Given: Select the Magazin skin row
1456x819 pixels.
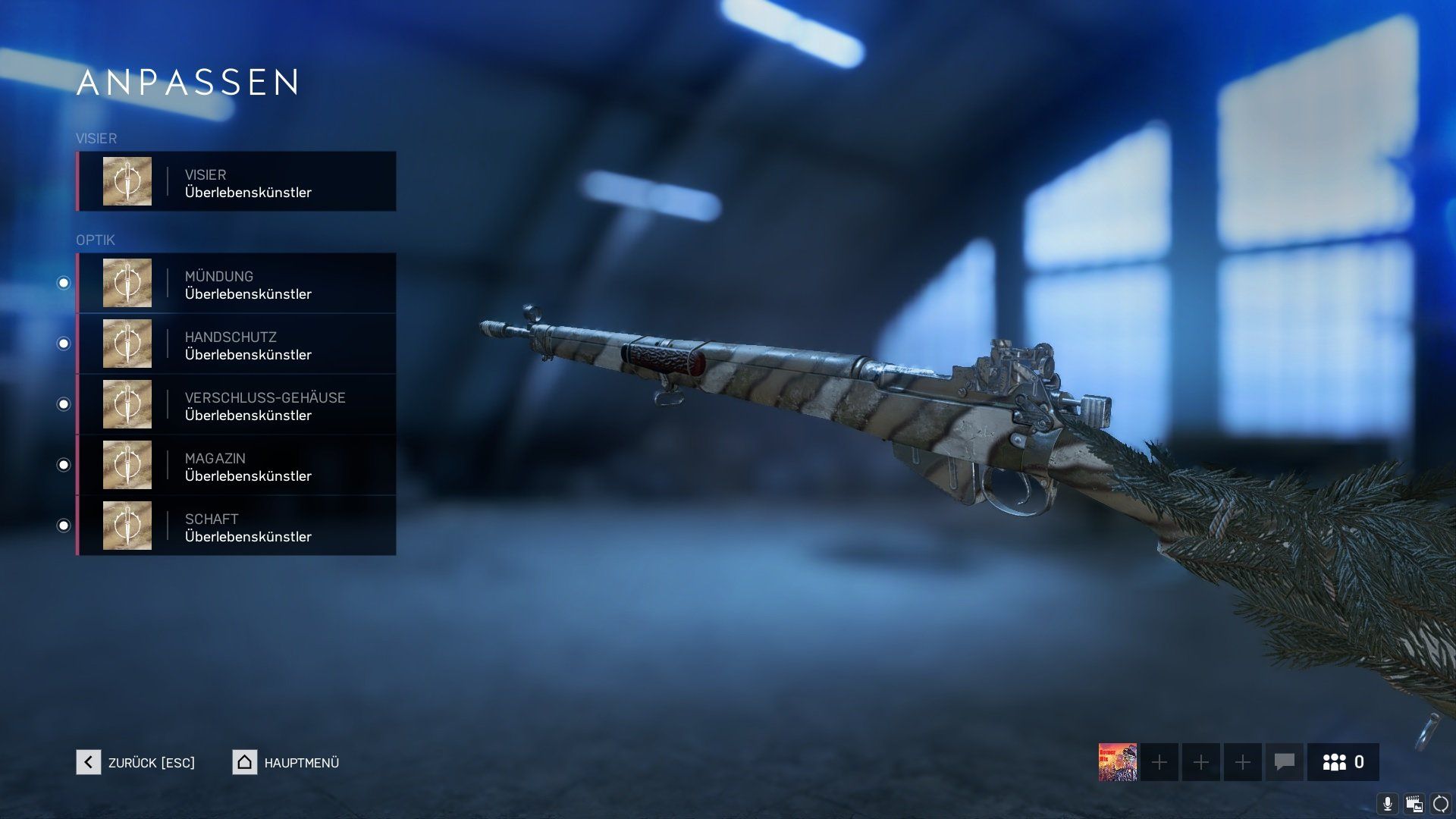Looking at the screenshot, I should coord(236,466).
